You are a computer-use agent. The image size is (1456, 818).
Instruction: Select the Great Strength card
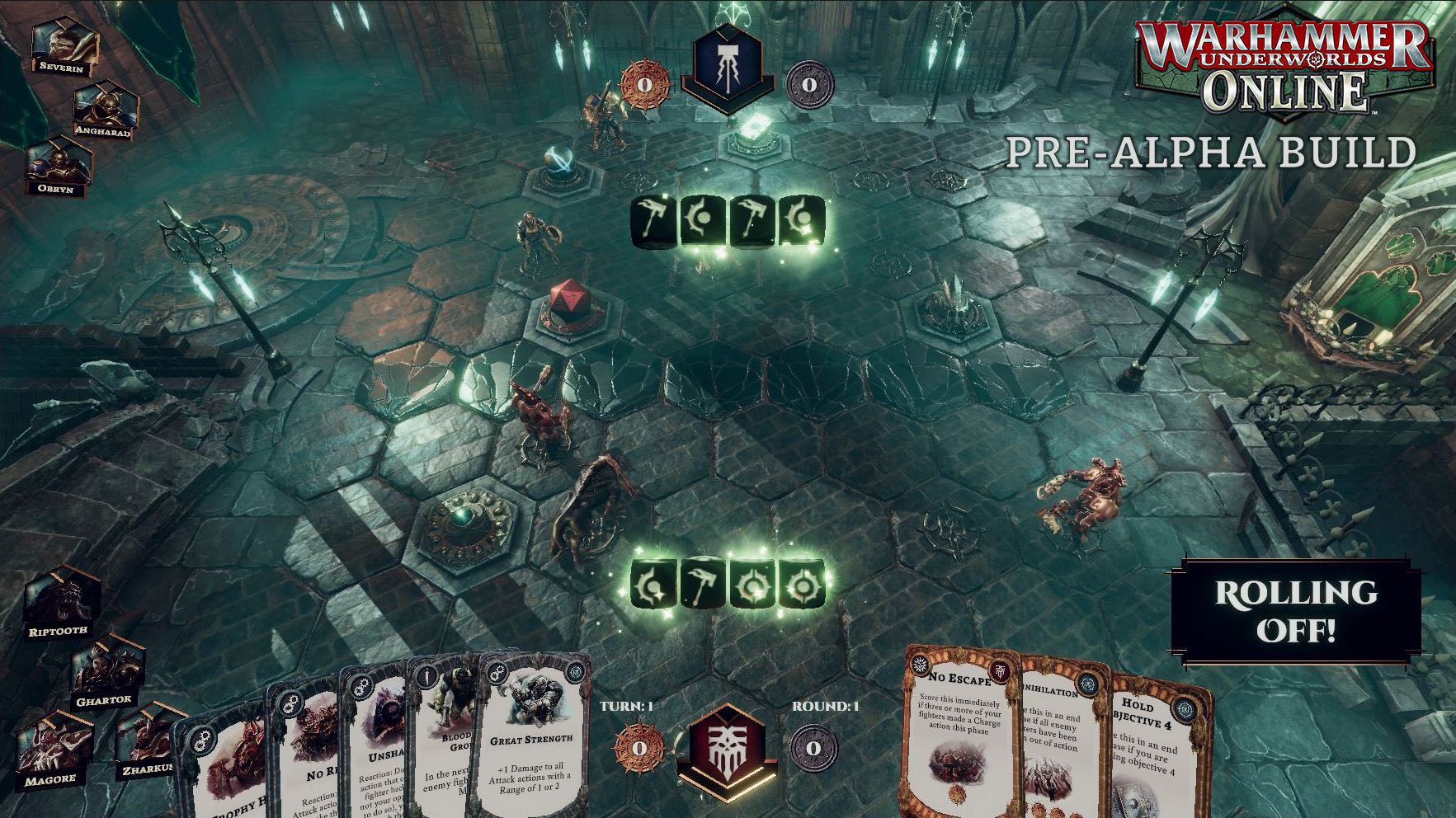(531, 742)
